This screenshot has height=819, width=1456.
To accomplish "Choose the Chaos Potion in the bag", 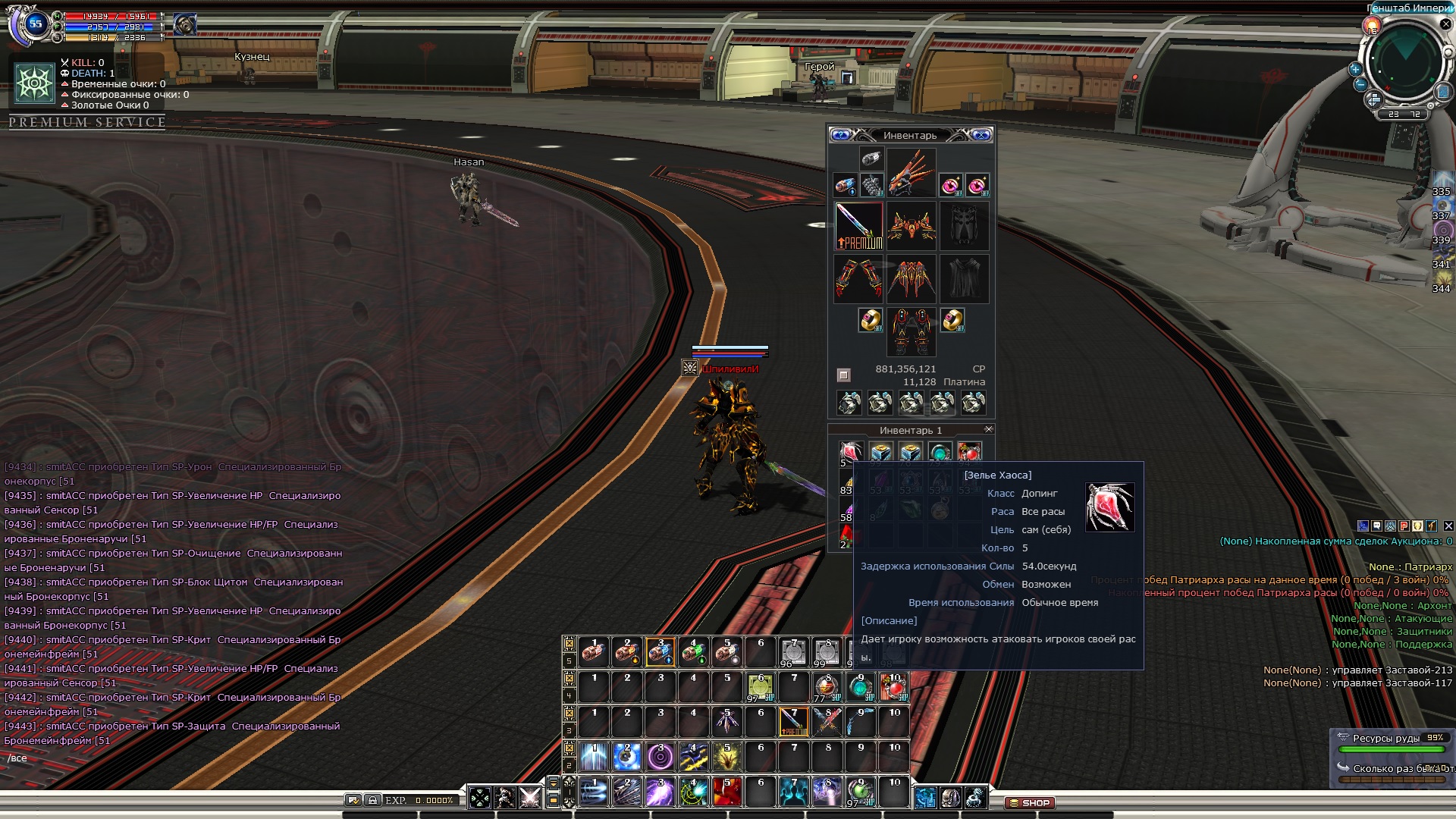I will (849, 453).
